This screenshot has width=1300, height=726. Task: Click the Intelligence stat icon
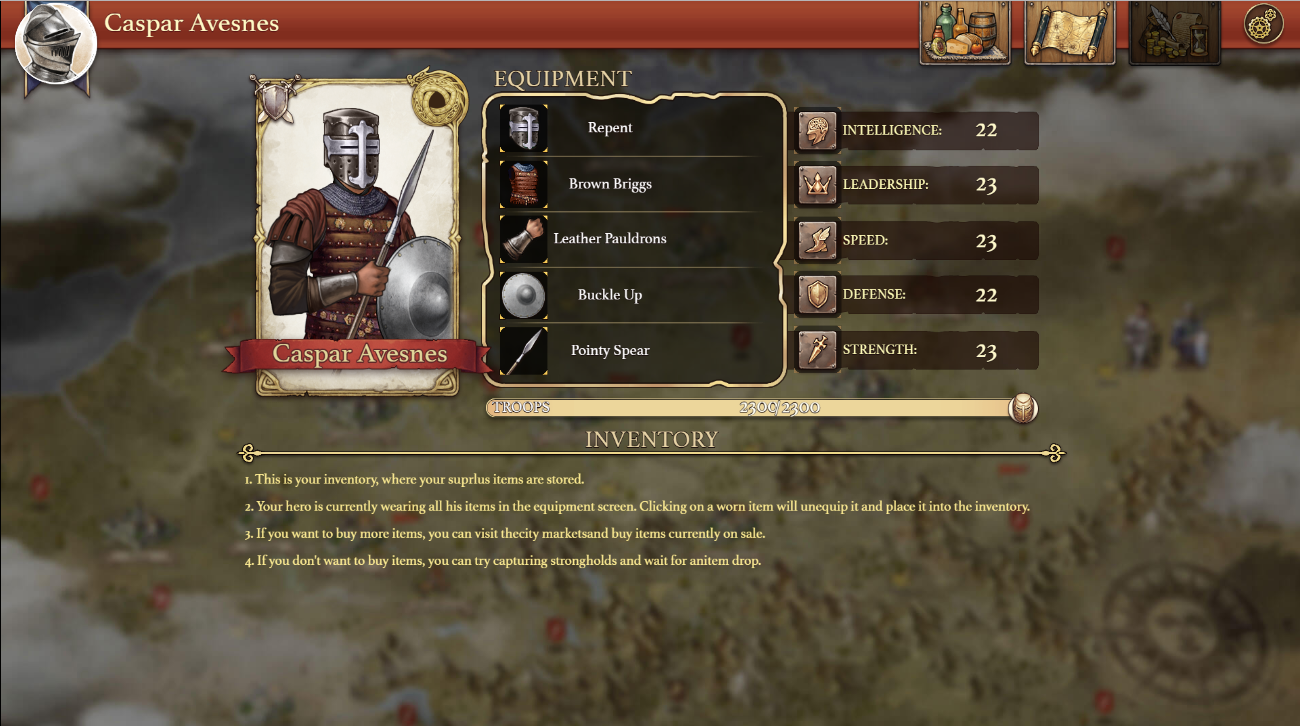817,131
